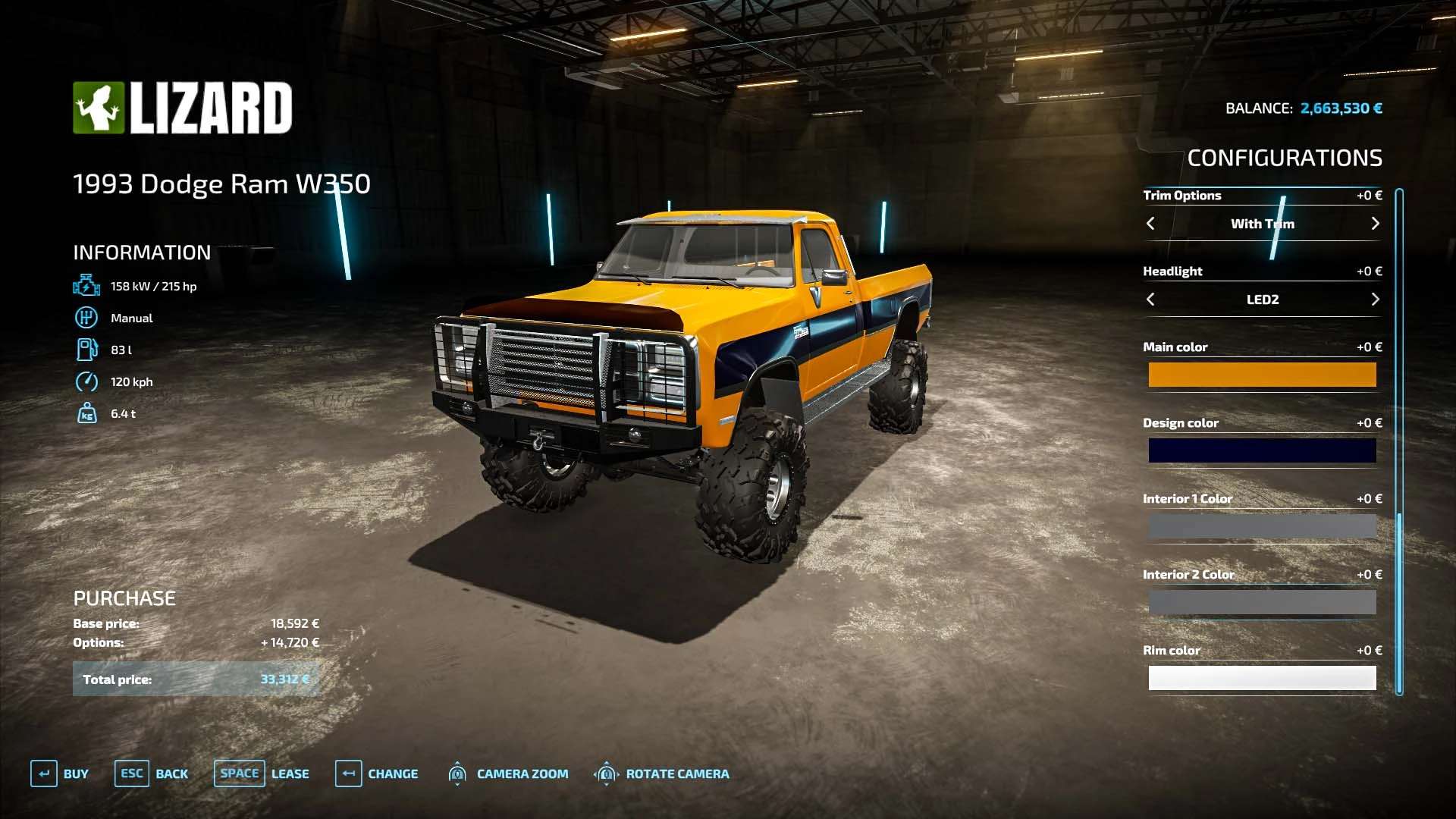
Task: Open the white Rim color swatch
Action: [1262, 678]
